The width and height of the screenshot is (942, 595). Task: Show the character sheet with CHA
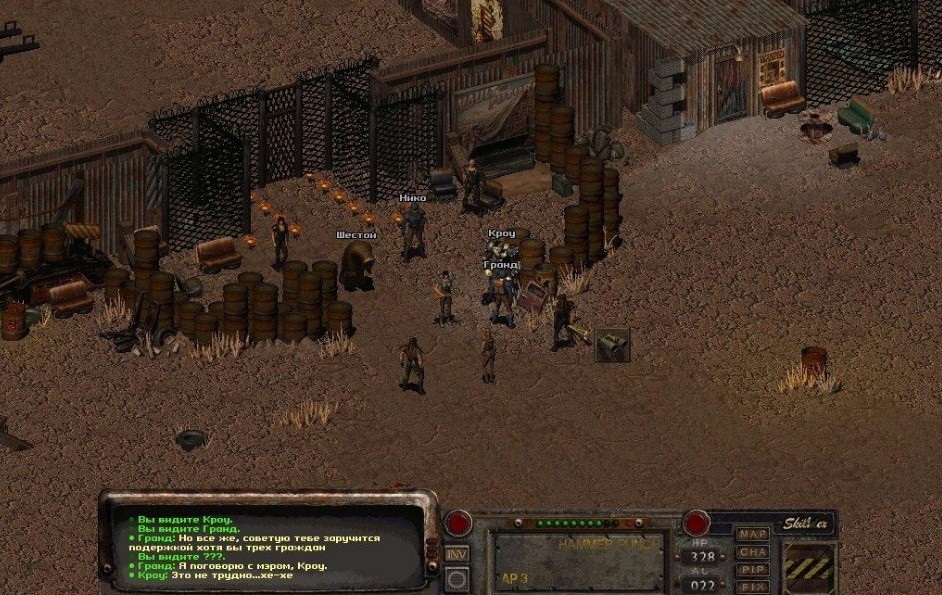pyautogui.click(x=753, y=552)
